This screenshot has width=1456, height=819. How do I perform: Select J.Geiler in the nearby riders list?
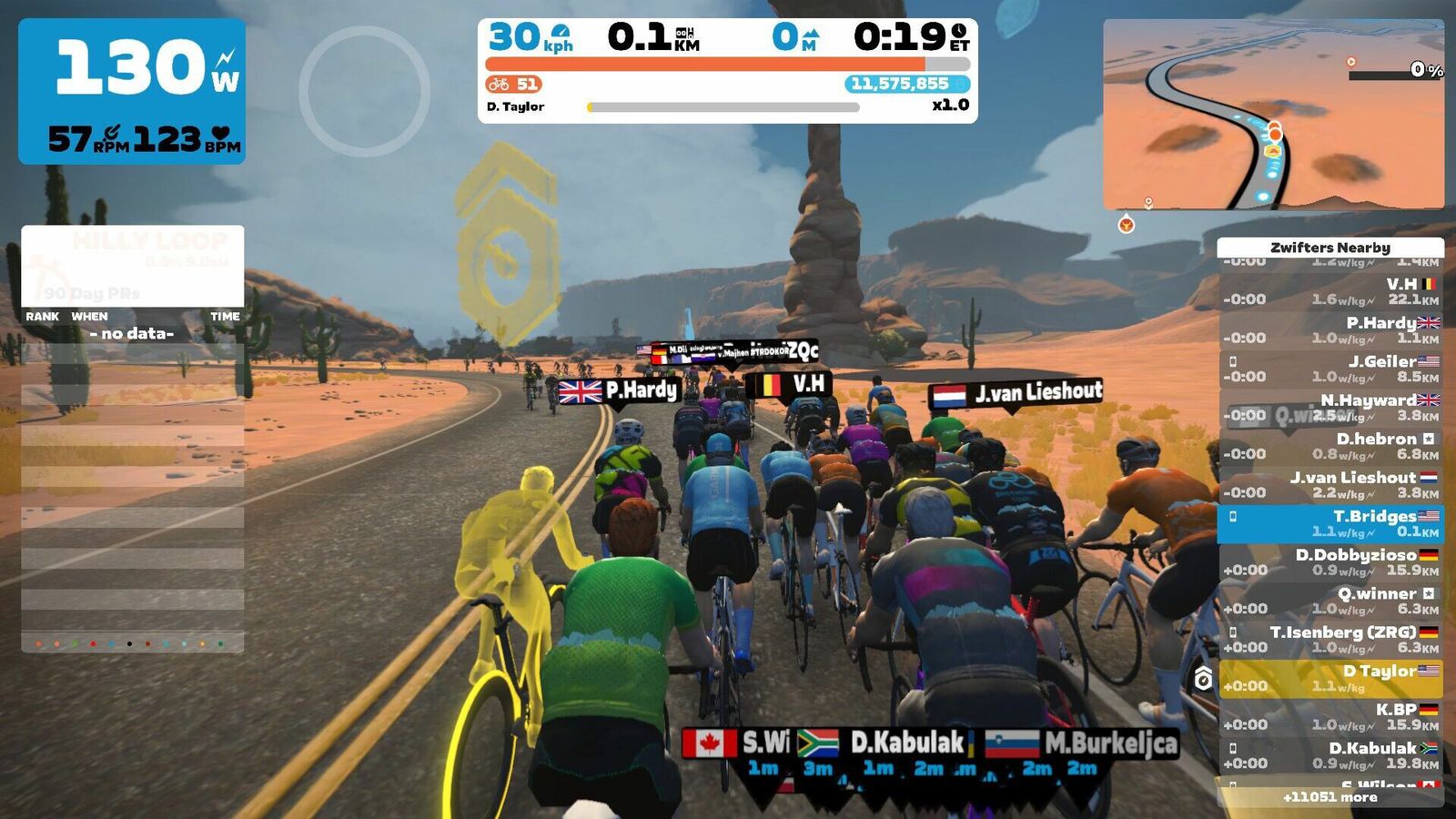click(x=1330, y=369)
